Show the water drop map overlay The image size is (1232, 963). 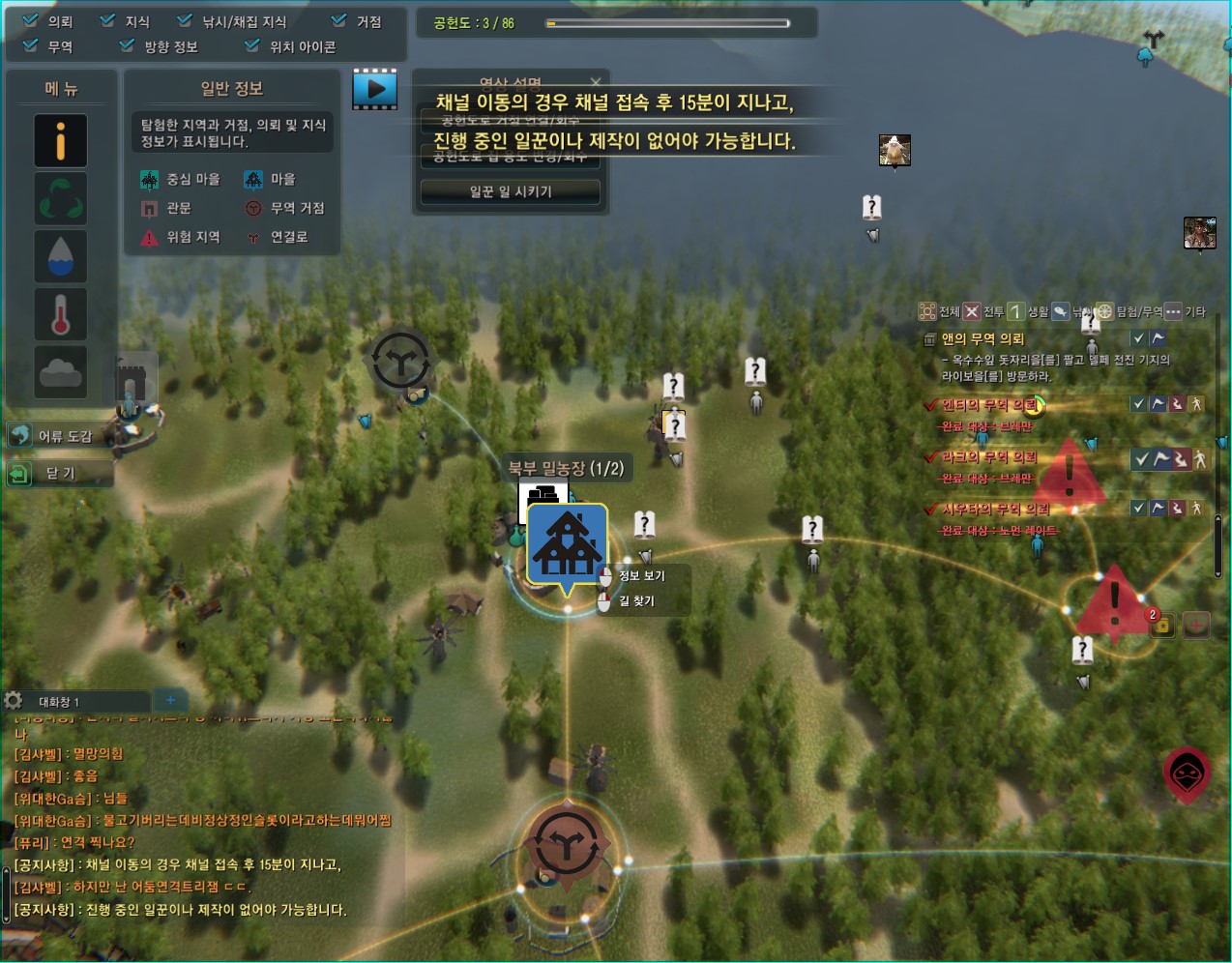[61, 256]
